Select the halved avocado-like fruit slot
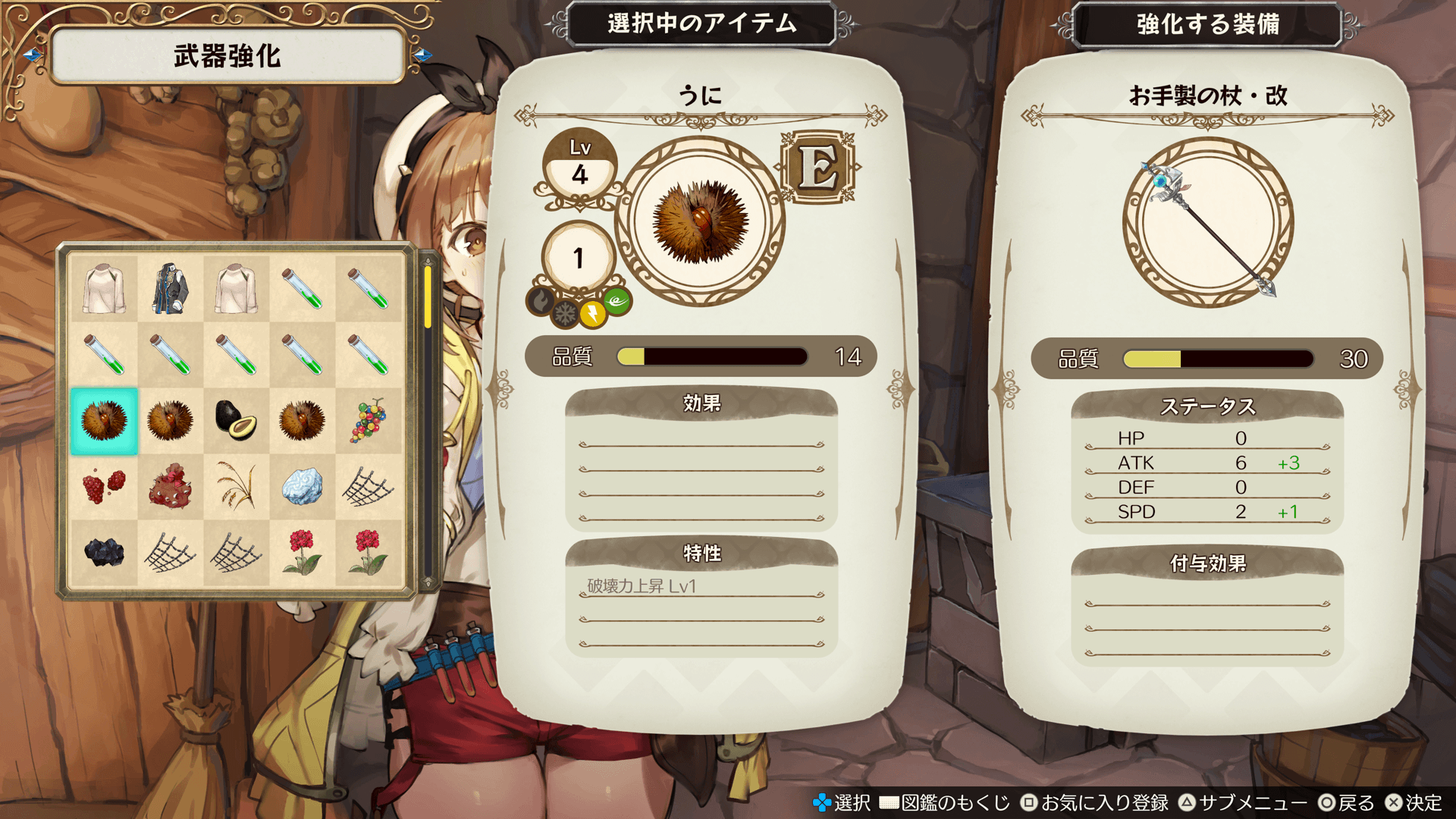1456x819 pixels. click(x=236, y=420)
